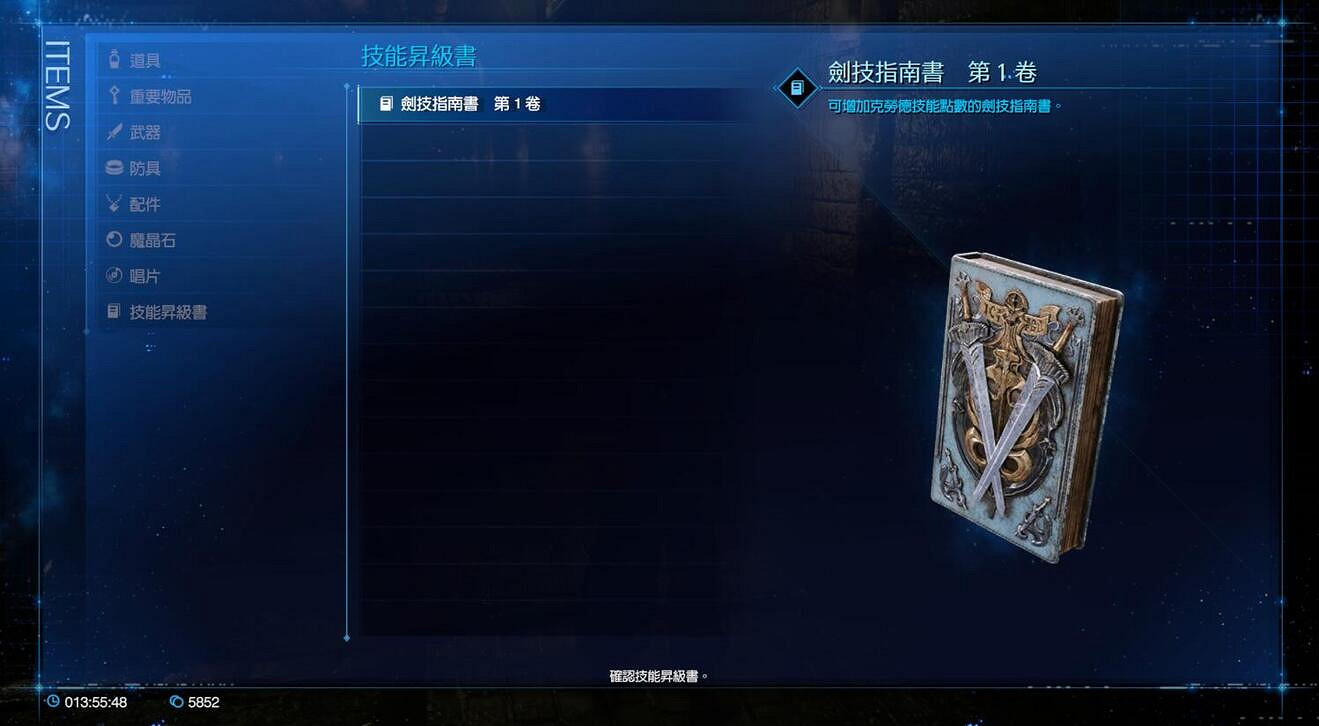
Task: Click the 重要物品 key items icon
Action: pyautogui.click(x=113, y=96)
